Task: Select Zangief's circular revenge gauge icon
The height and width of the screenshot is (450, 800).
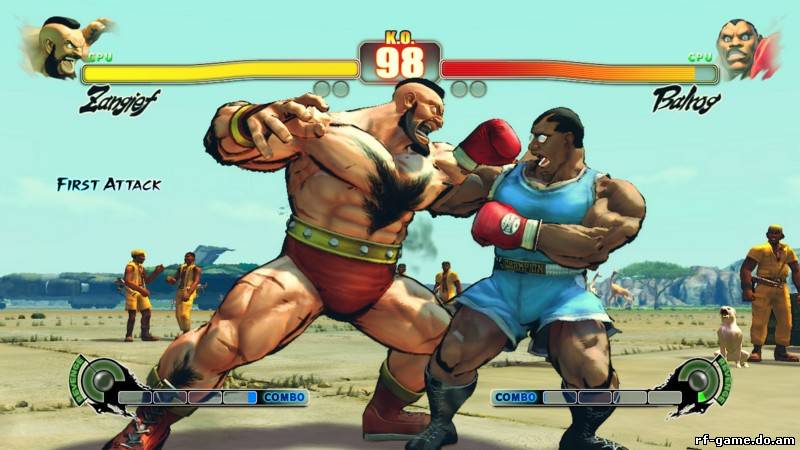Action: [98, 380]
